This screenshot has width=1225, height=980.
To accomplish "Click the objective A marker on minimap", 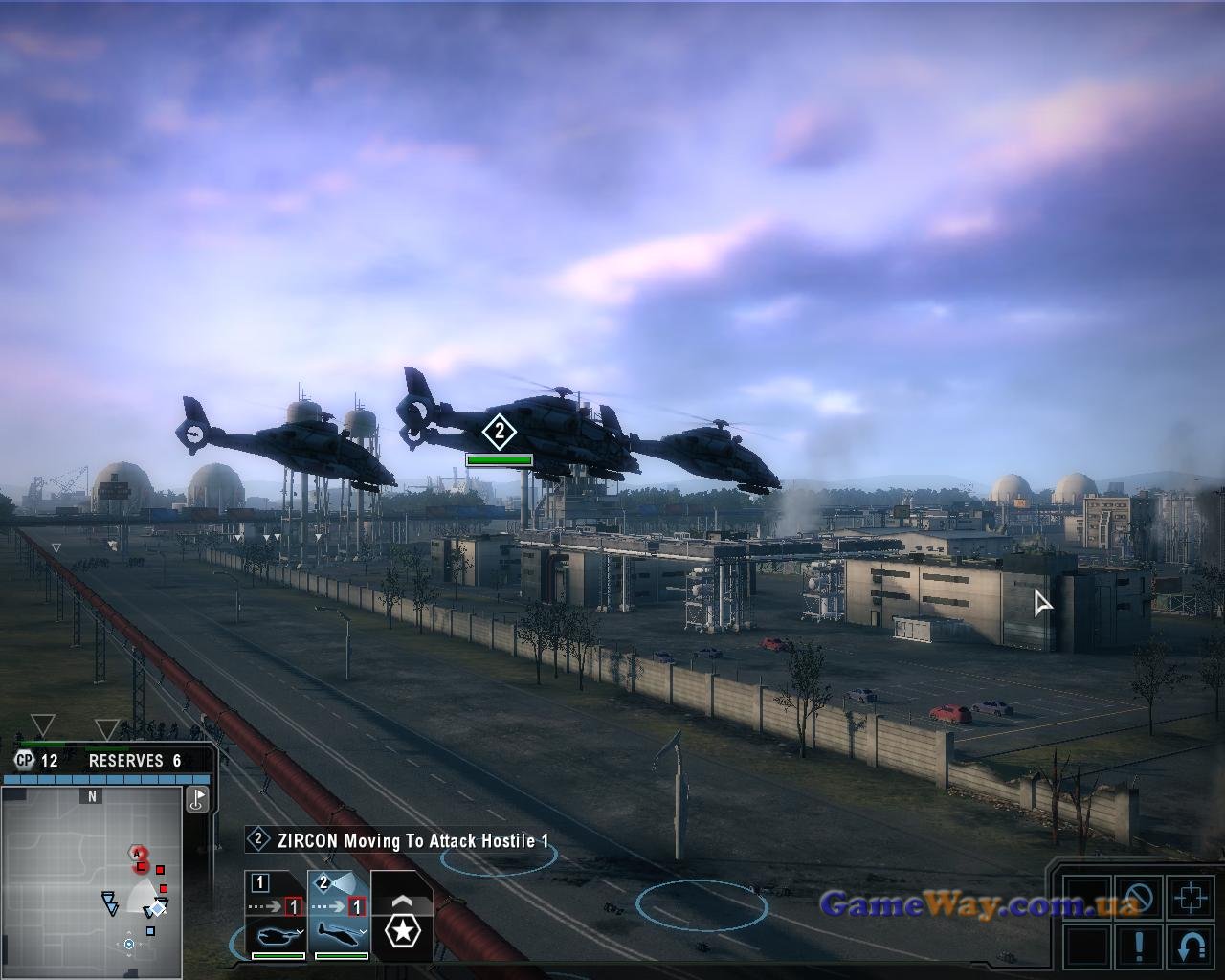I will tap(137, 853).
